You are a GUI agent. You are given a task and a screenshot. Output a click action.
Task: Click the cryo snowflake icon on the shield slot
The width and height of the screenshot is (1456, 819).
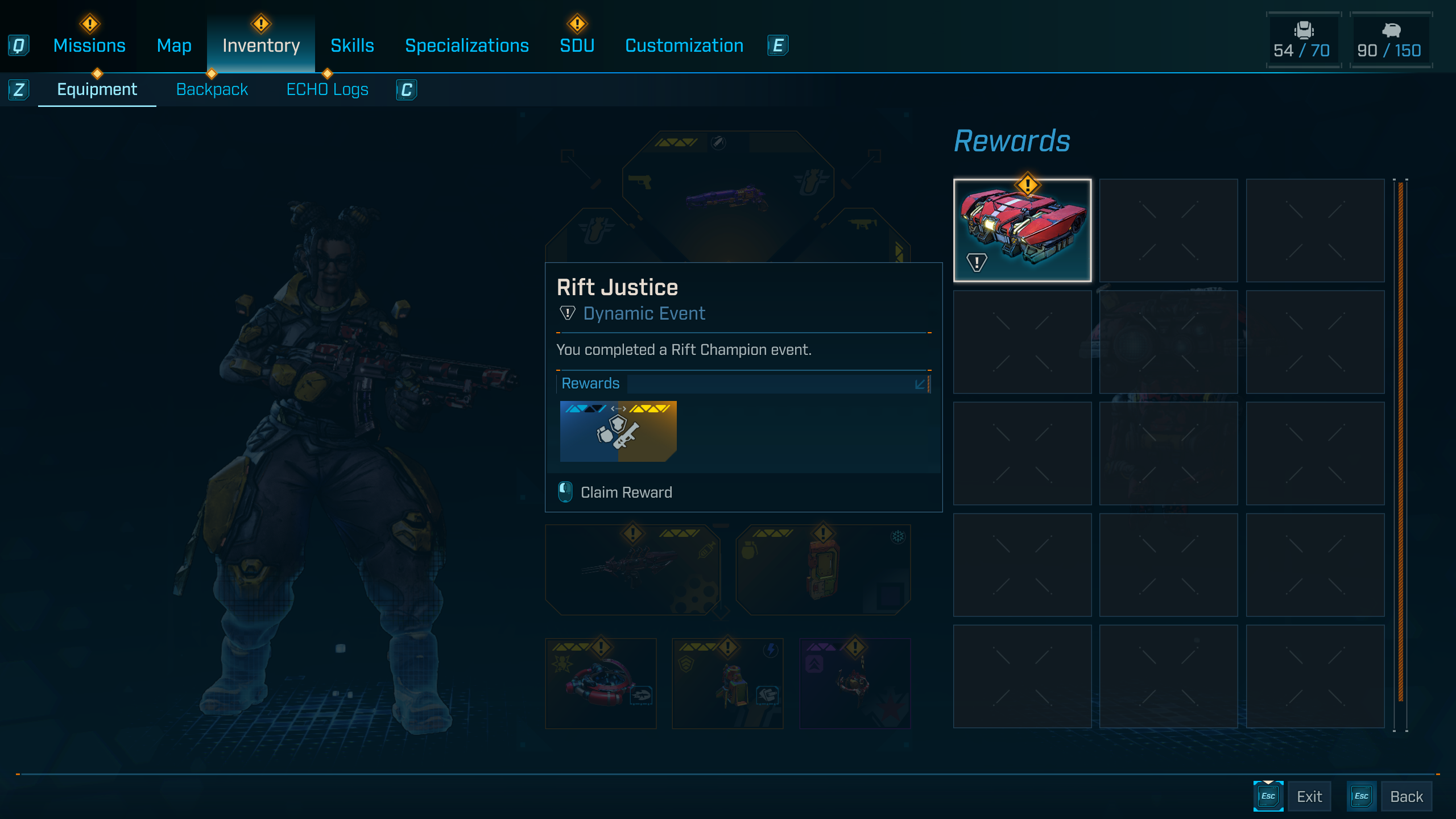pos(898,537)
